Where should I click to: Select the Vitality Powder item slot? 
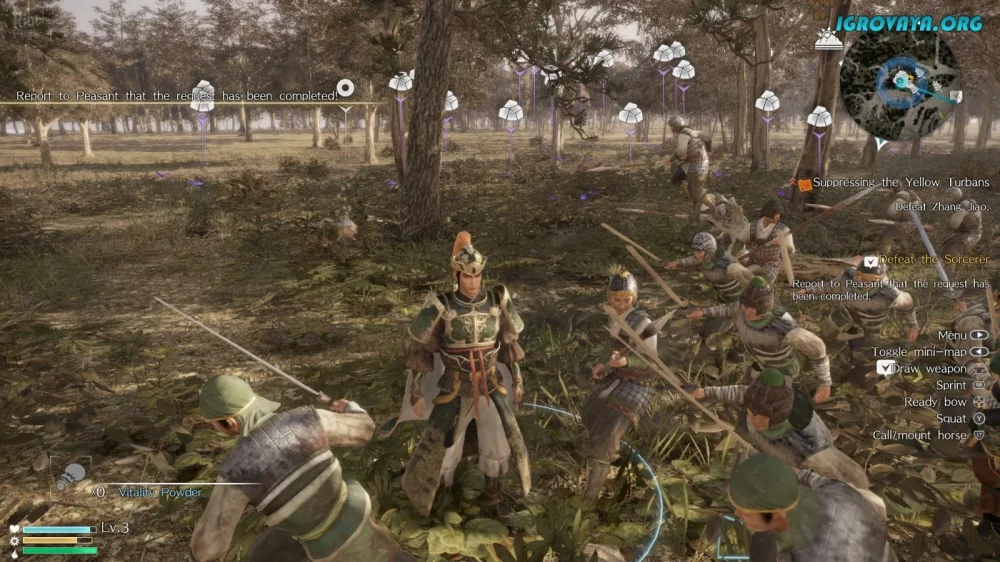[70, 477]
